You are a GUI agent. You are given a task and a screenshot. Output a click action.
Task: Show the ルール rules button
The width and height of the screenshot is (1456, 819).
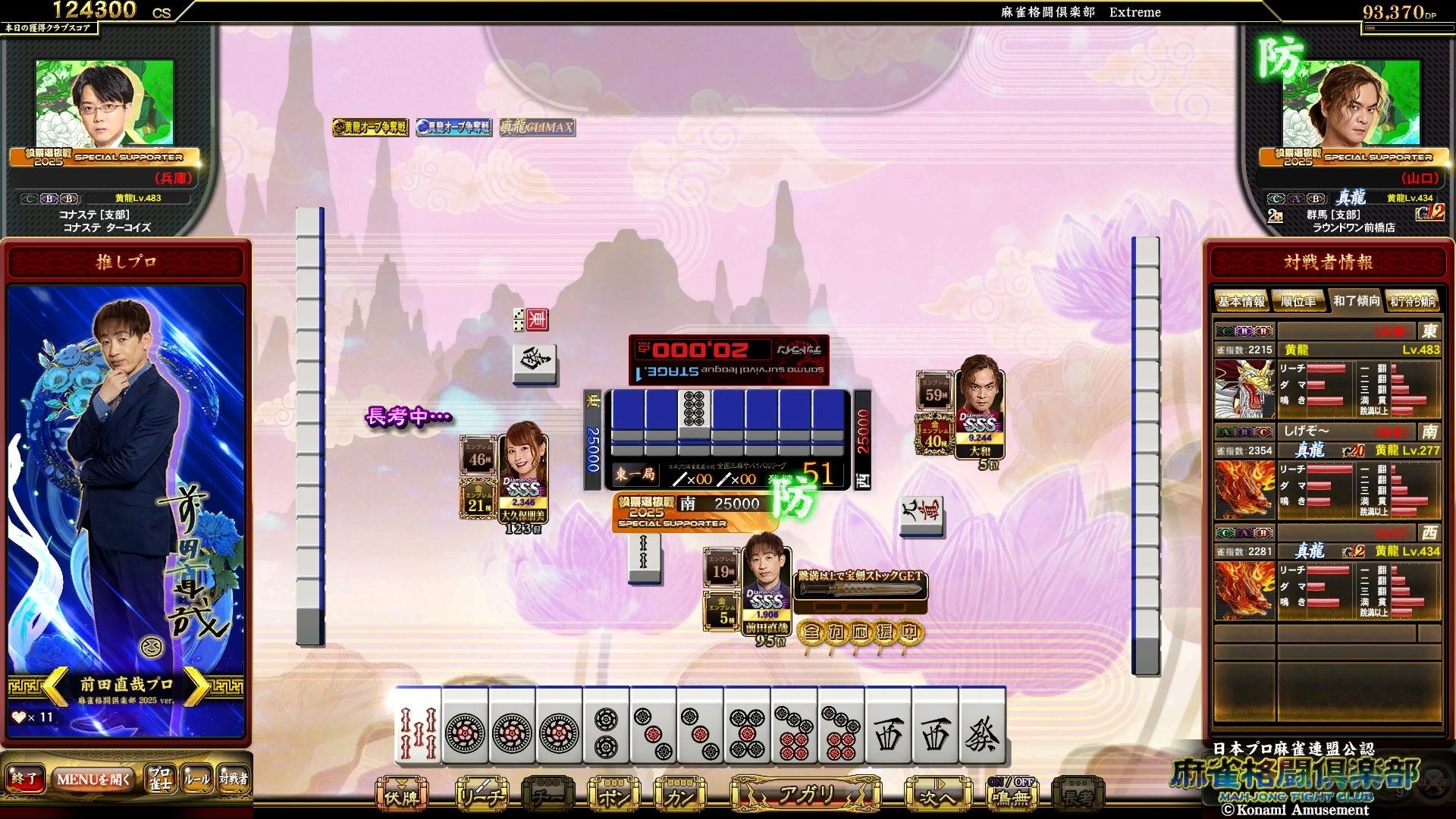[196, 779]
